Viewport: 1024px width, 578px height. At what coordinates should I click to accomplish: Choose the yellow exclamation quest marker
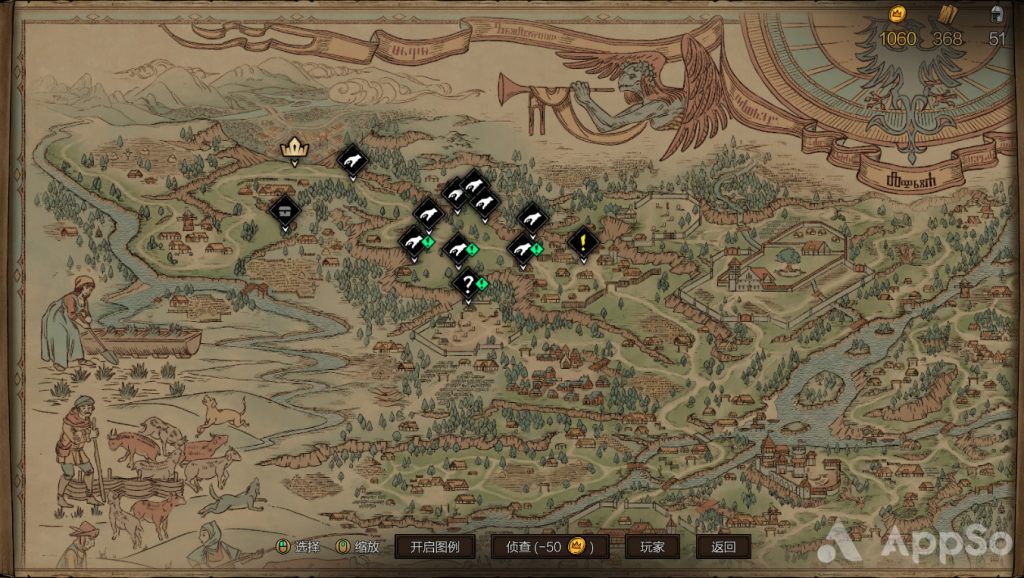click(x=582, y=241)
